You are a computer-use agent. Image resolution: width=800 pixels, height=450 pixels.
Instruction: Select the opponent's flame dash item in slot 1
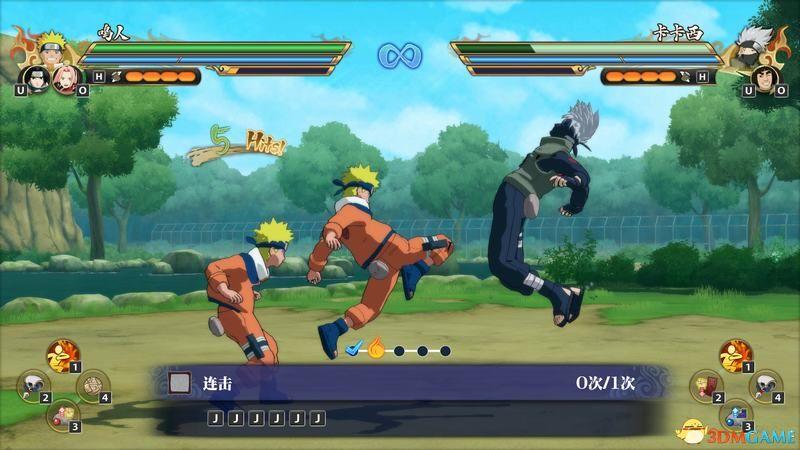pos(735,354)
